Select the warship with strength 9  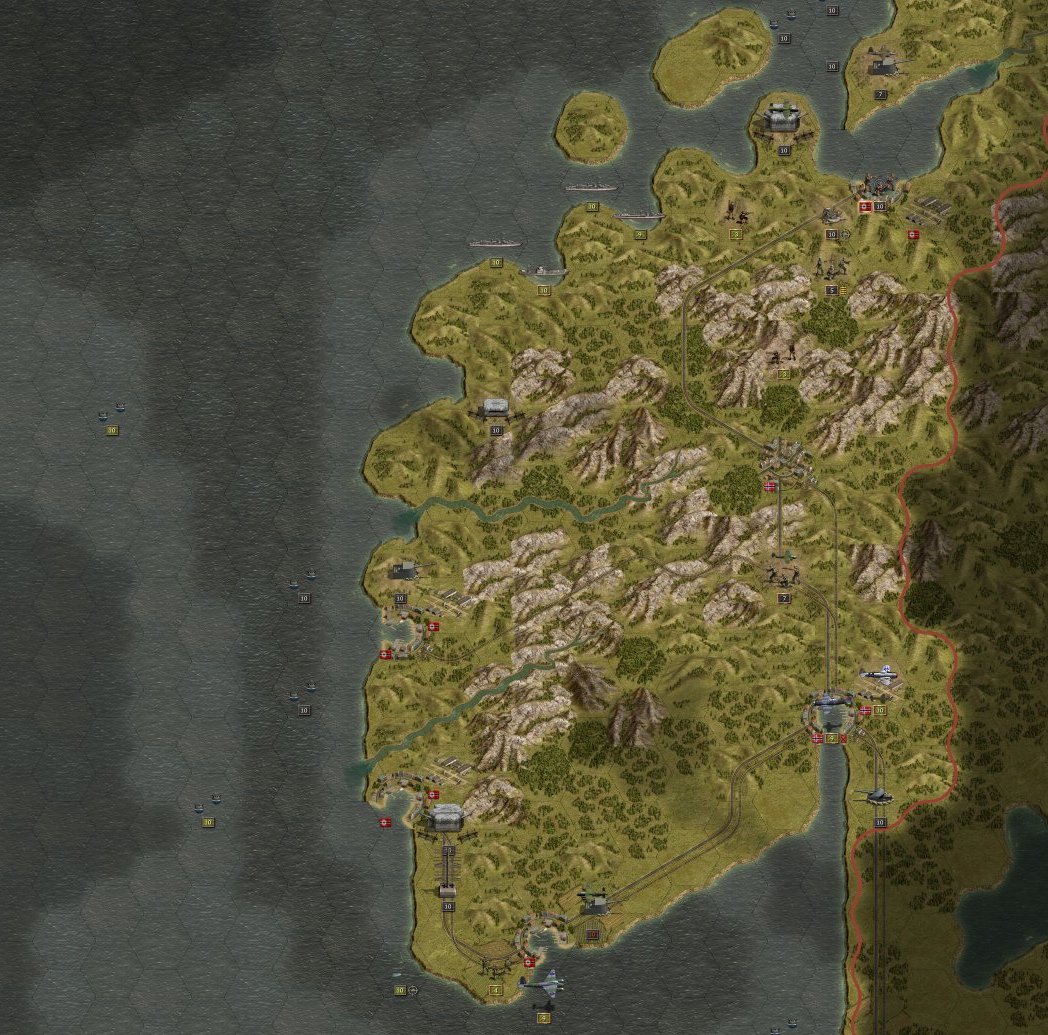640,215
